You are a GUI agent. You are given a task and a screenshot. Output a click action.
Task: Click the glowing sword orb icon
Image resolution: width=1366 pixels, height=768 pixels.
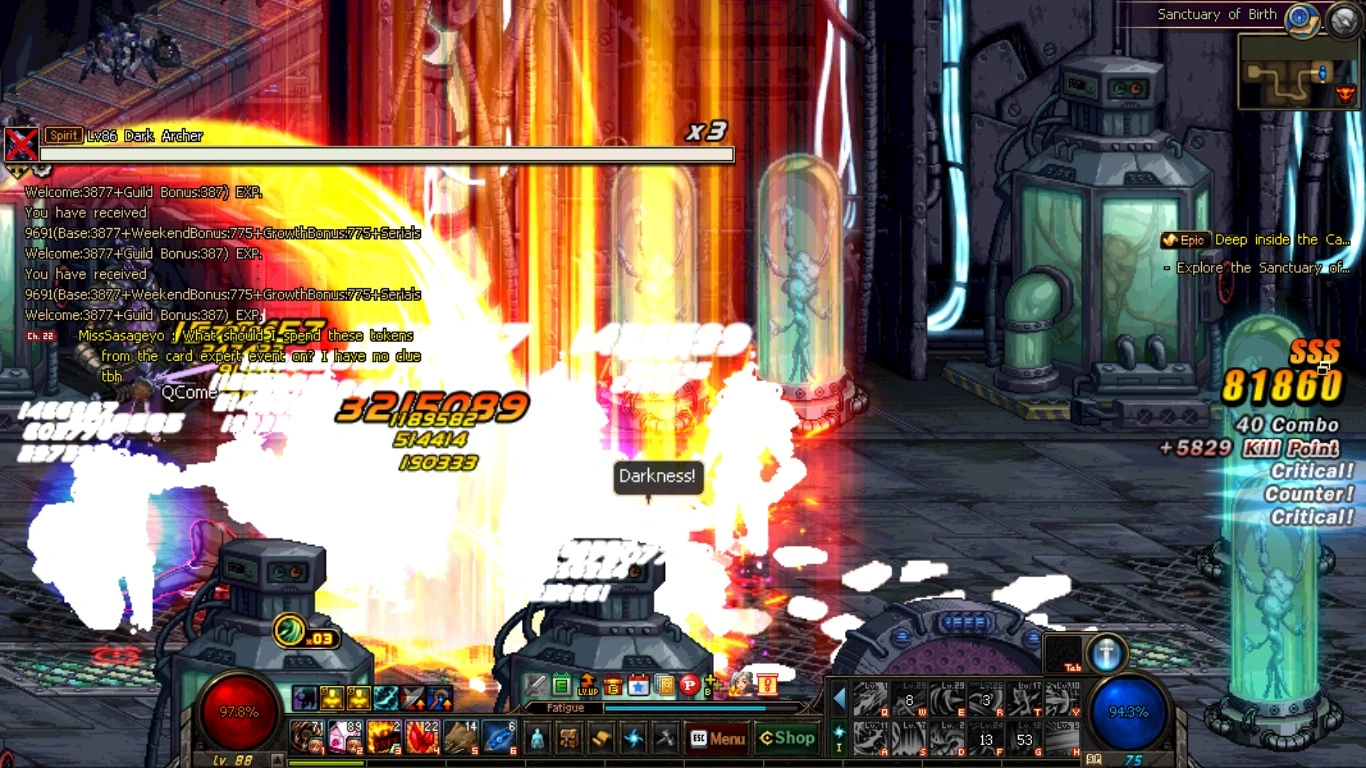pos(1106,653)
